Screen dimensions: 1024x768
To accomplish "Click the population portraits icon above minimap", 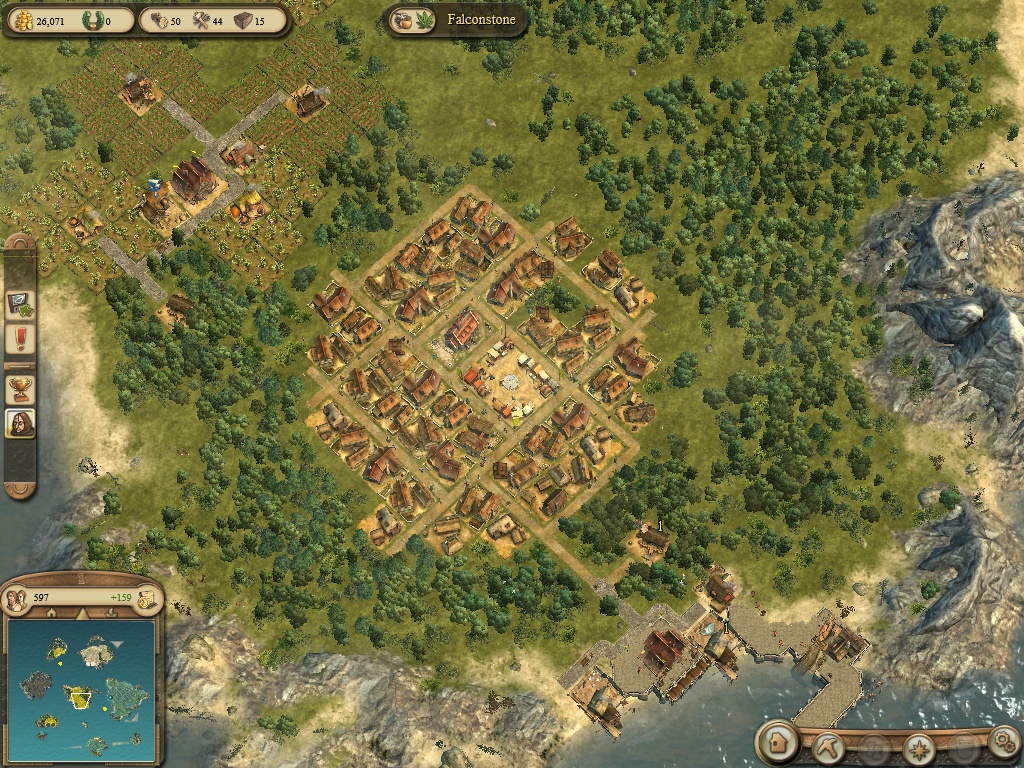I will pyautogui.click(x=16, y=599).
